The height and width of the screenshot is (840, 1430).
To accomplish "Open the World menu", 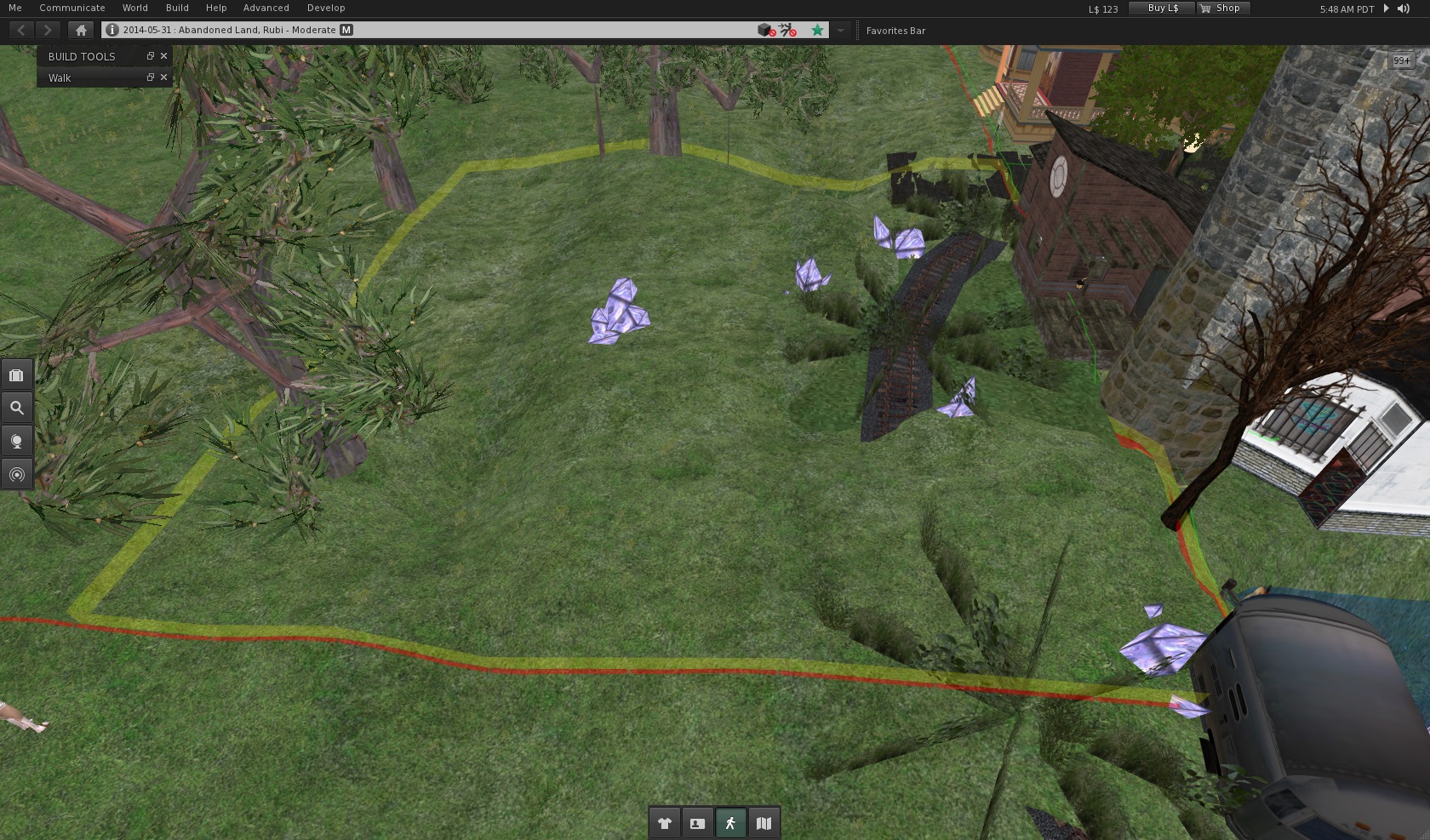I will [135, 8].
